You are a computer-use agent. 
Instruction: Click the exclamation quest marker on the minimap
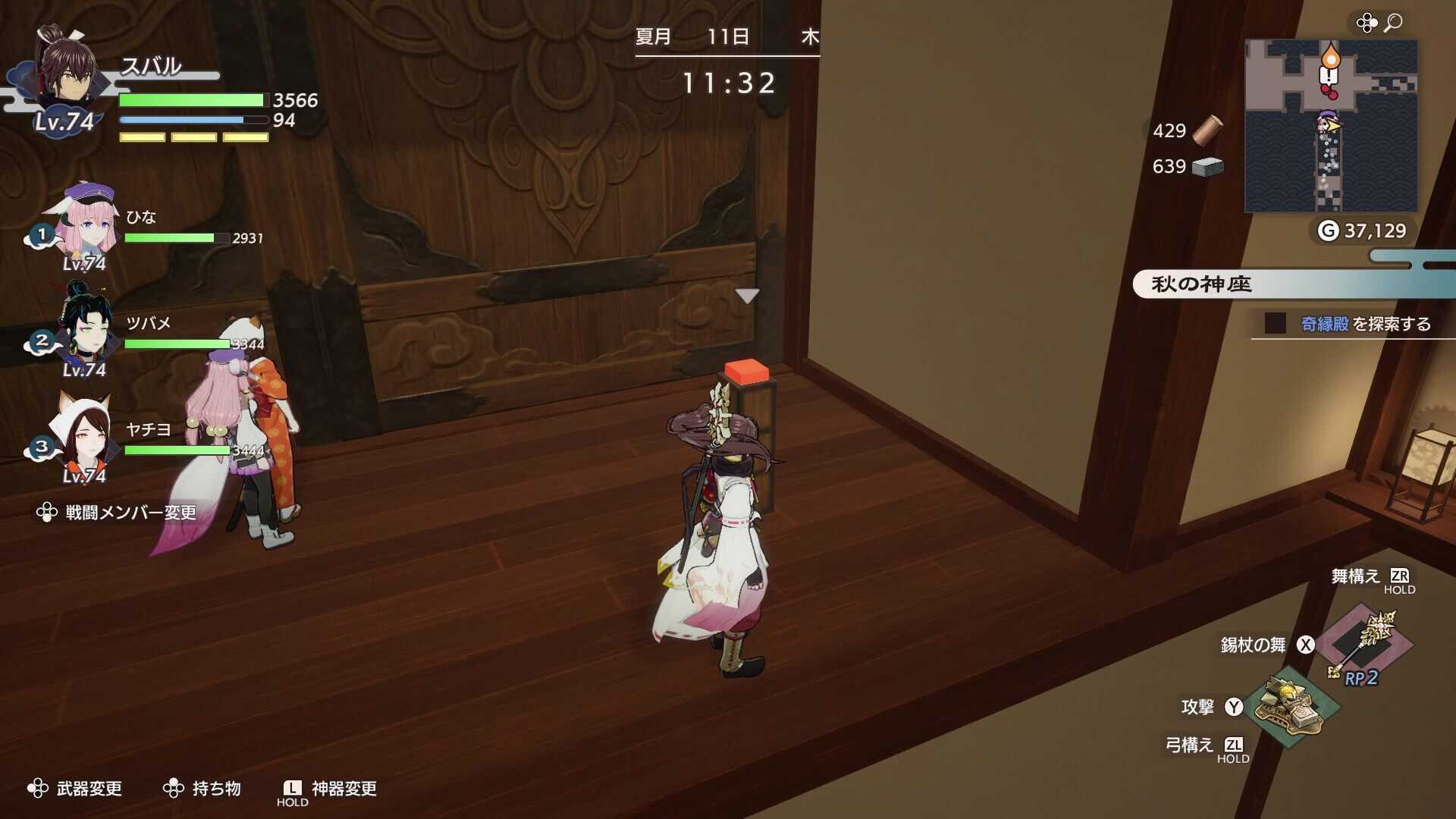pyautogui.click(x=1328, y=76)
